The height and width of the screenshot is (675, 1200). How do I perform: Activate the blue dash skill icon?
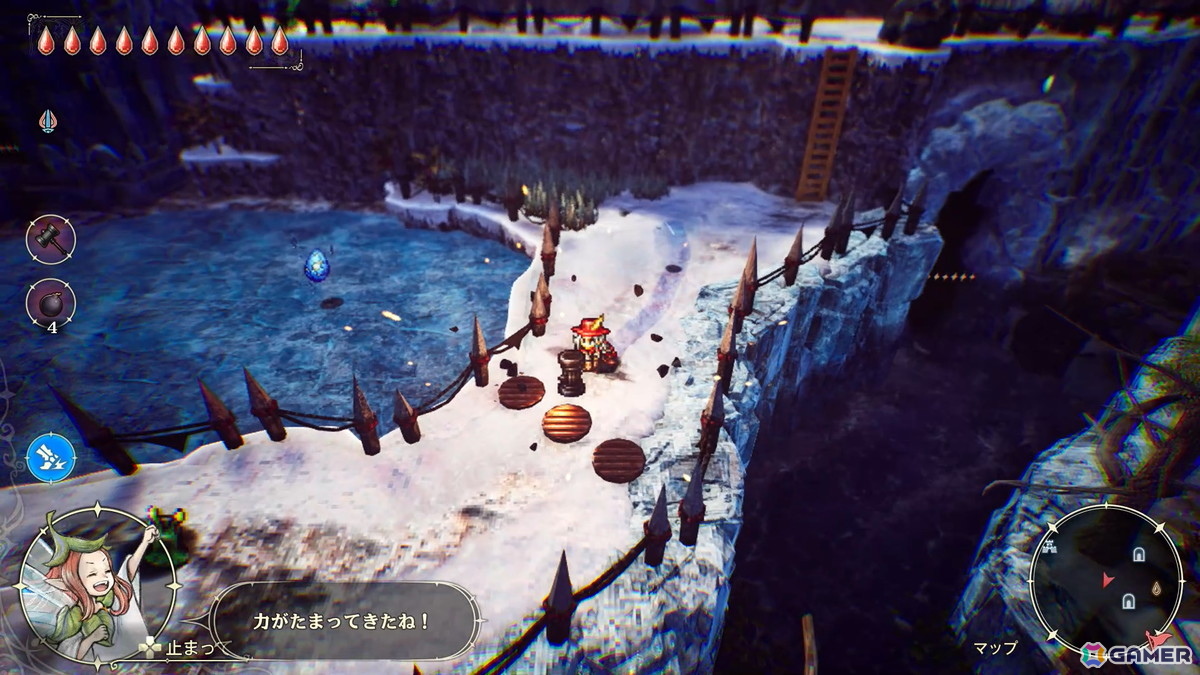(x=51, y=458)
